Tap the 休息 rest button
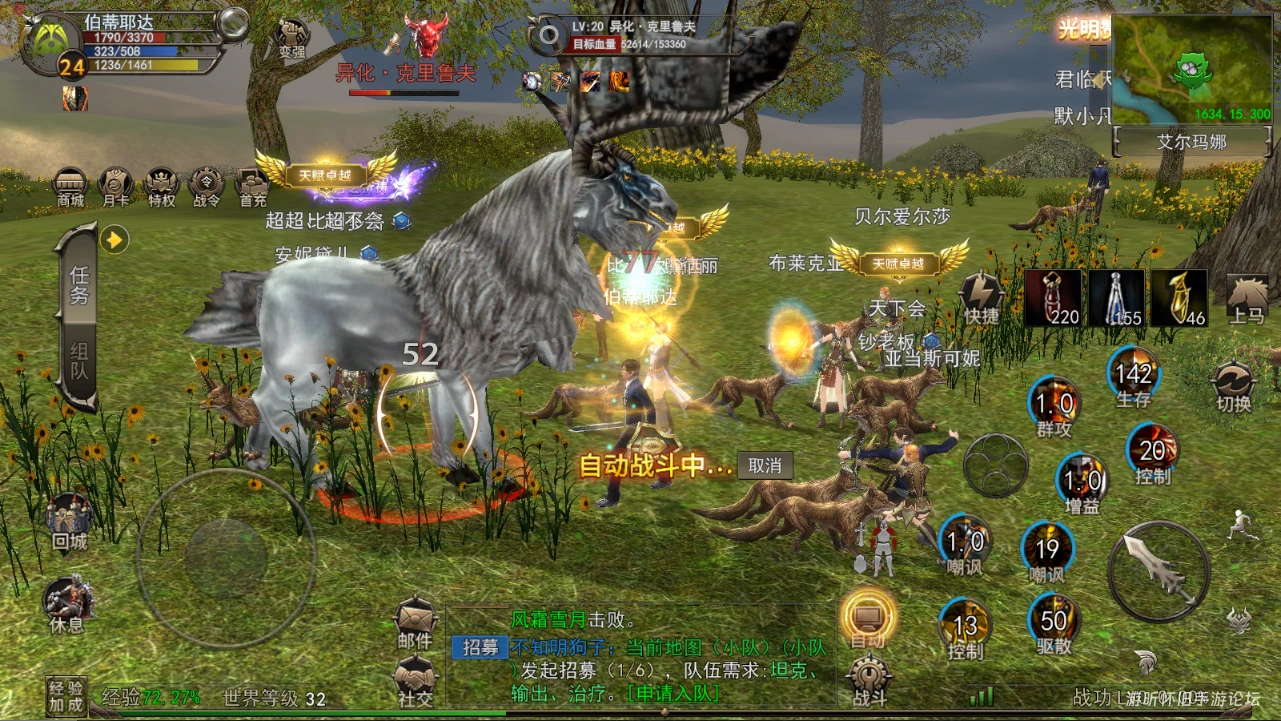1281x721 pixels. (x=68, y=604)
